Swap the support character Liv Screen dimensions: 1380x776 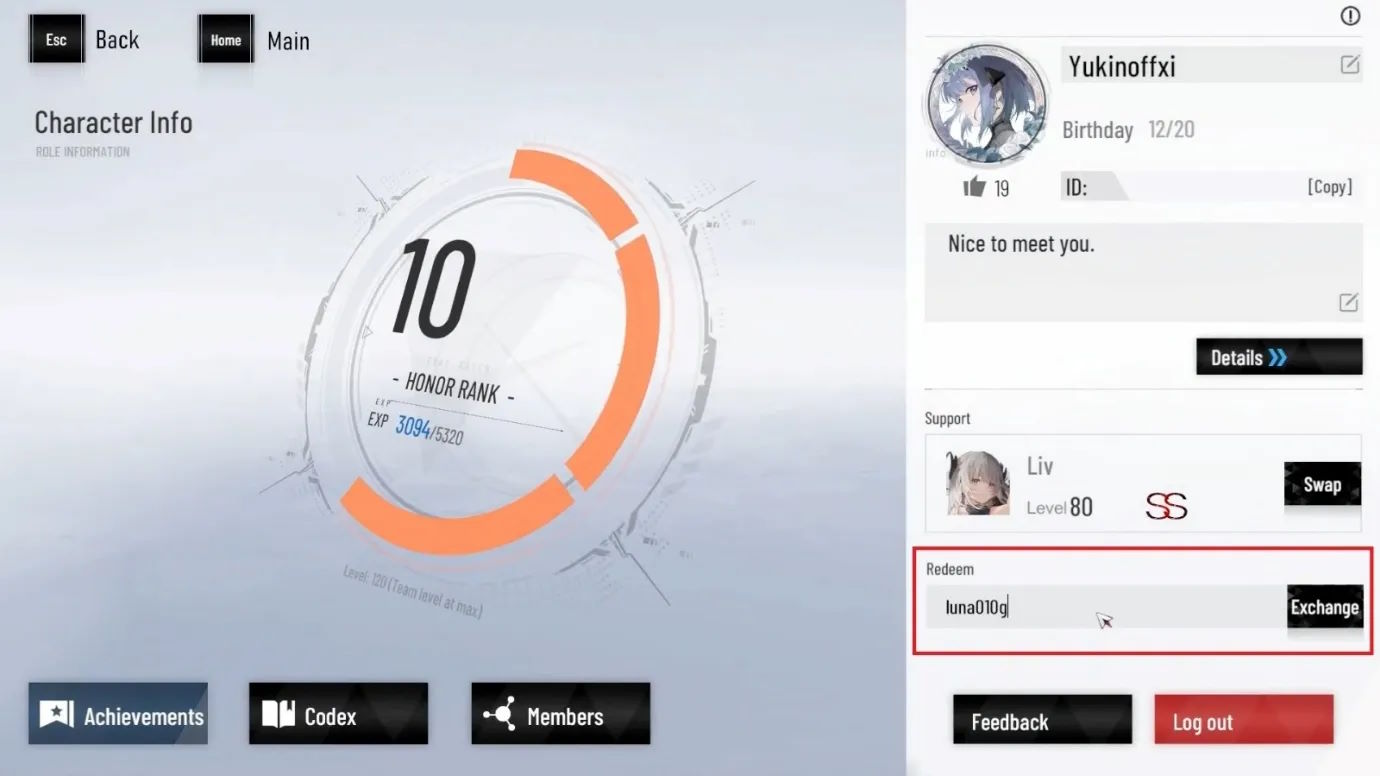point(1322,484)
